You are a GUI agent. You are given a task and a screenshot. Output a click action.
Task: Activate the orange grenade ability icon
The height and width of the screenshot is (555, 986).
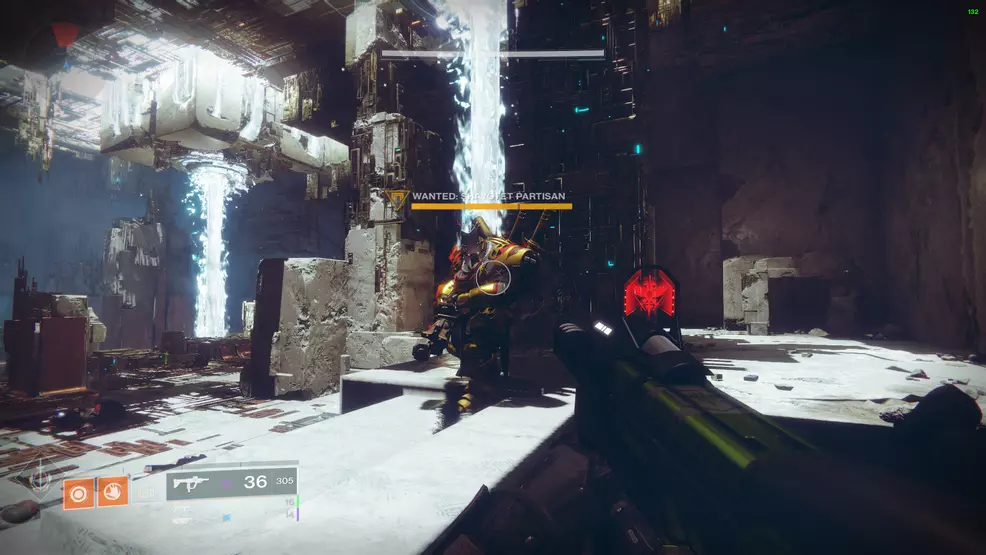[x=78, y=492]
